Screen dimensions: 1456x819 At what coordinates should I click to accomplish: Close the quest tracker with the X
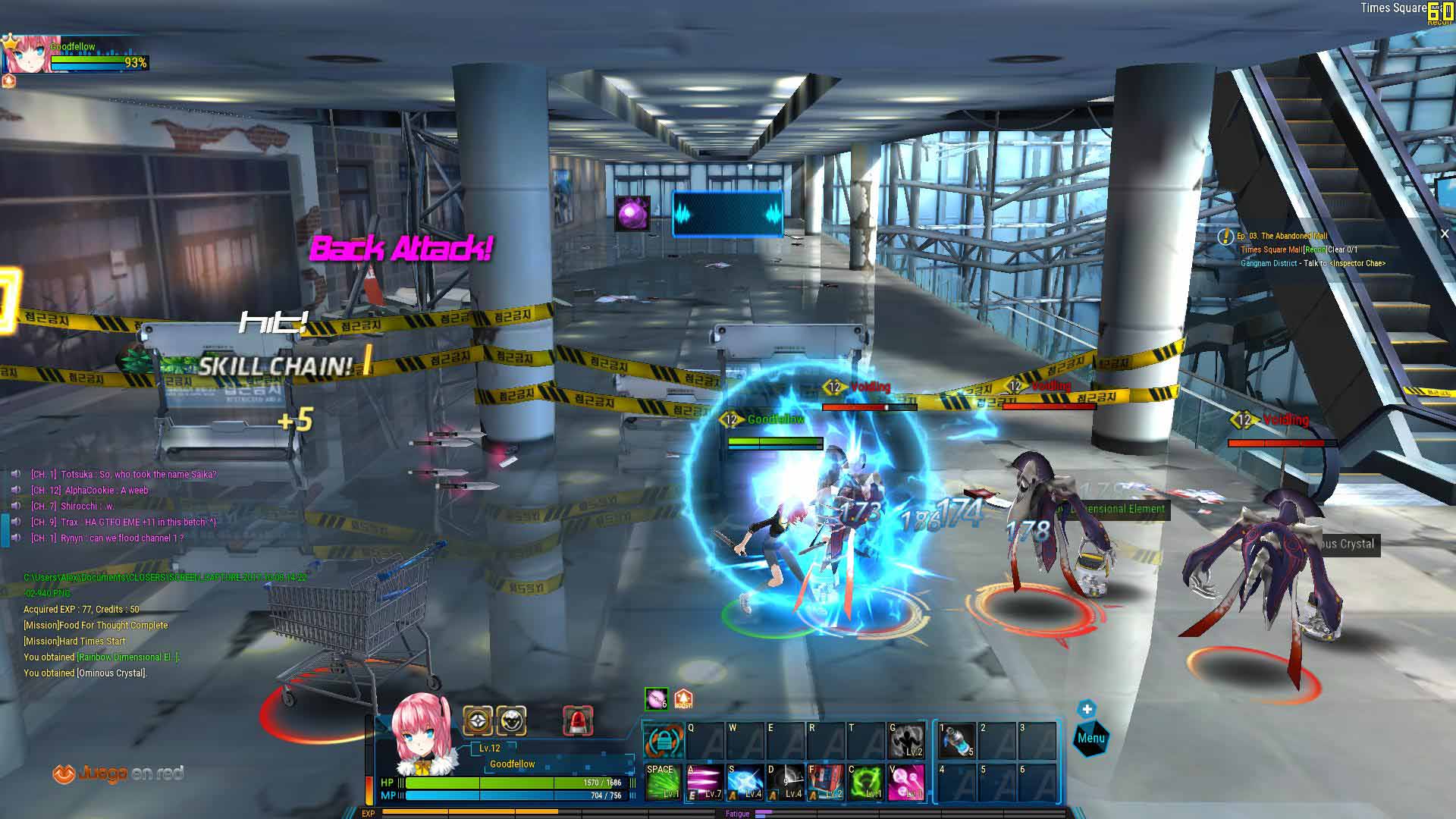(1445, 234)
